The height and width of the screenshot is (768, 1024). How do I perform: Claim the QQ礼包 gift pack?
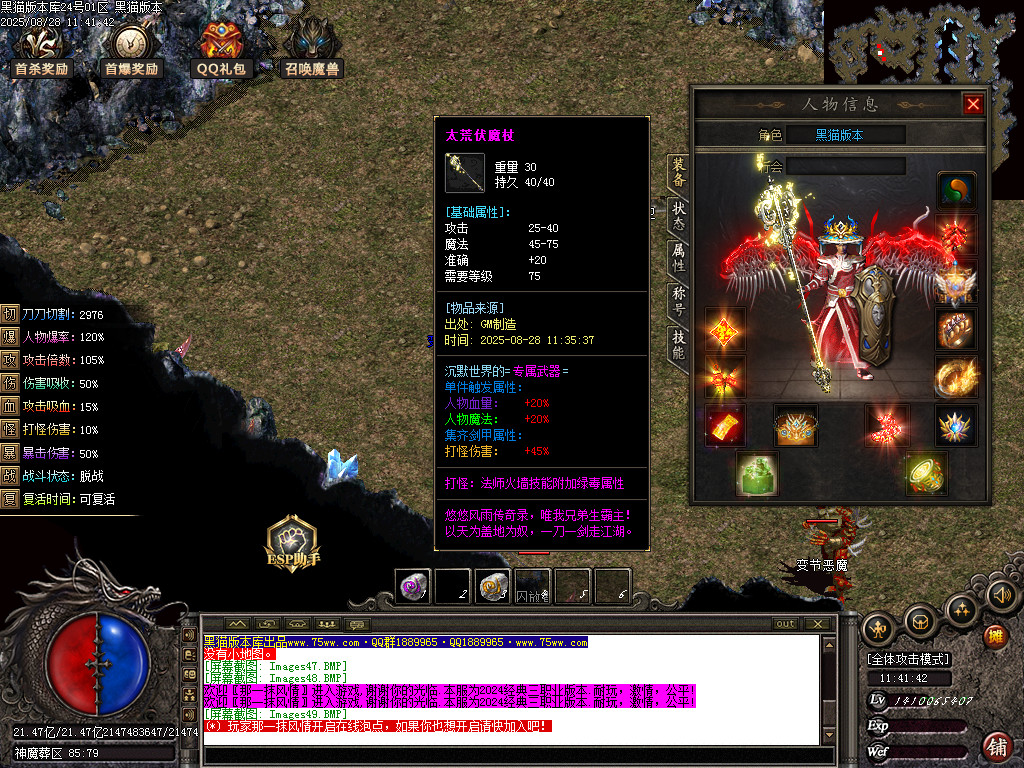point(221,51)
